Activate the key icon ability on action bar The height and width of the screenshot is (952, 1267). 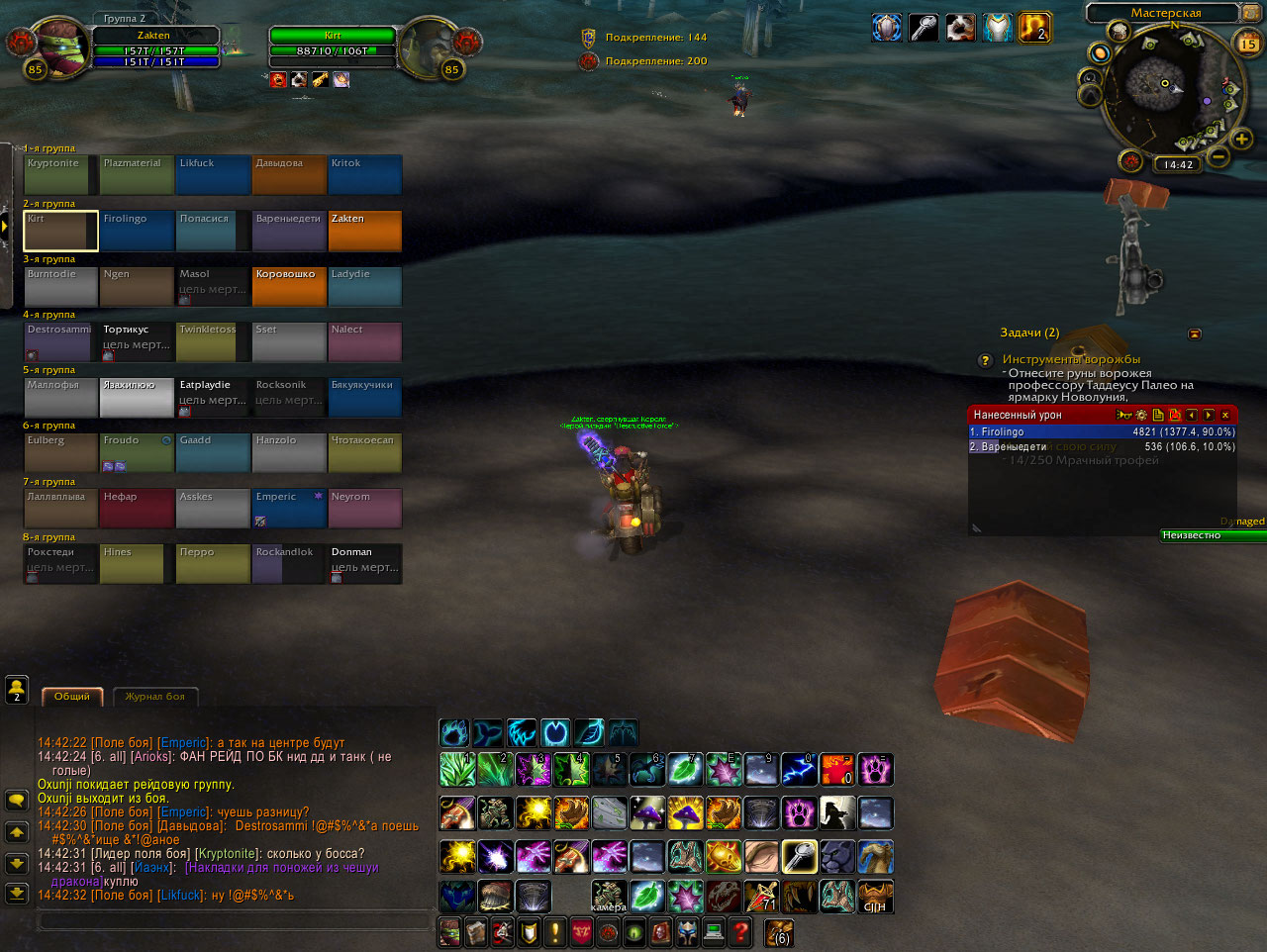[799, 856]
